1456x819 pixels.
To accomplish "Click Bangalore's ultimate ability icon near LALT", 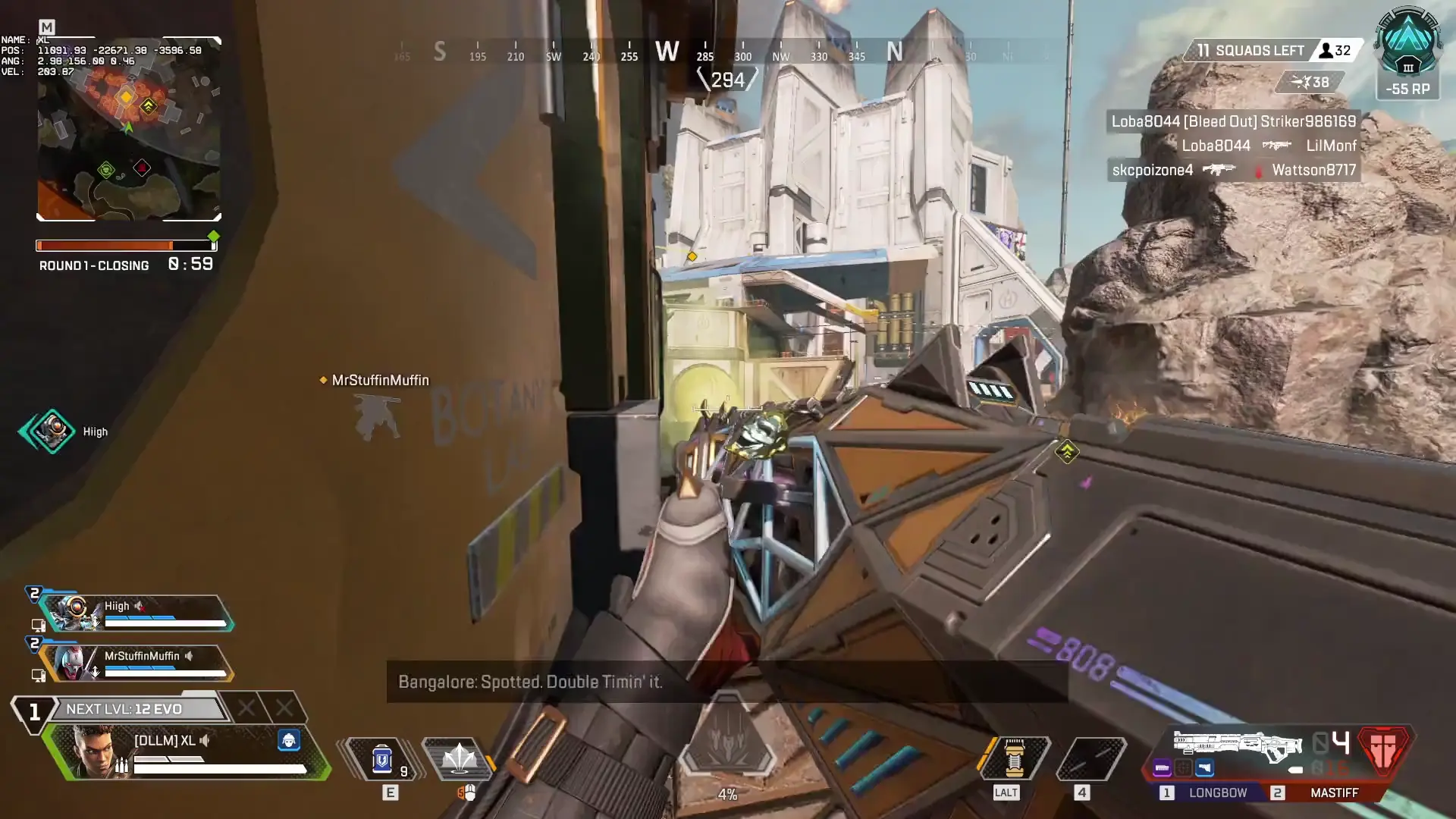I will pyautogui.click(x=1015, y=757).
